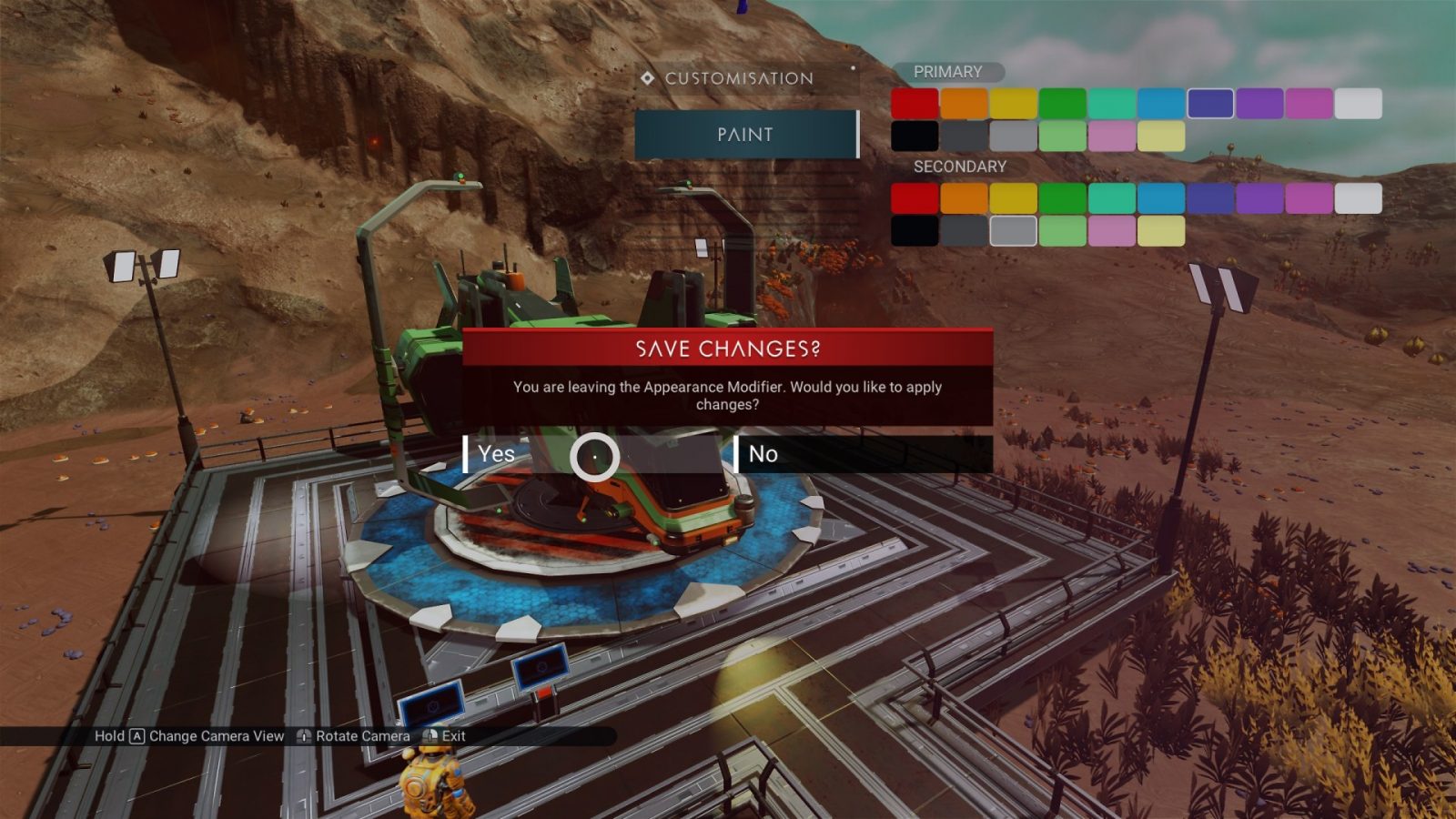Screen dimensions: 1456x819
Task: Set Secondary colour to pink
Action: click(x=1111, y=231)
